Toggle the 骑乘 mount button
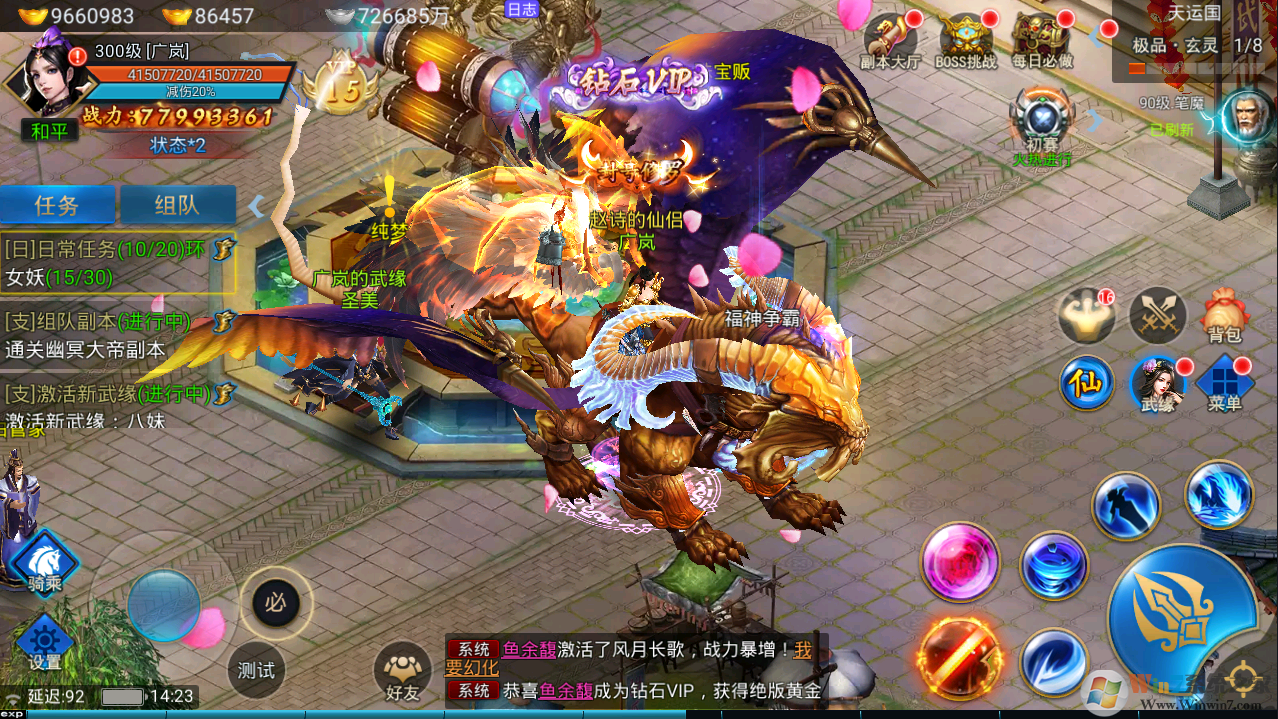This screenshot has height=719, width=1278. point(44,560)
